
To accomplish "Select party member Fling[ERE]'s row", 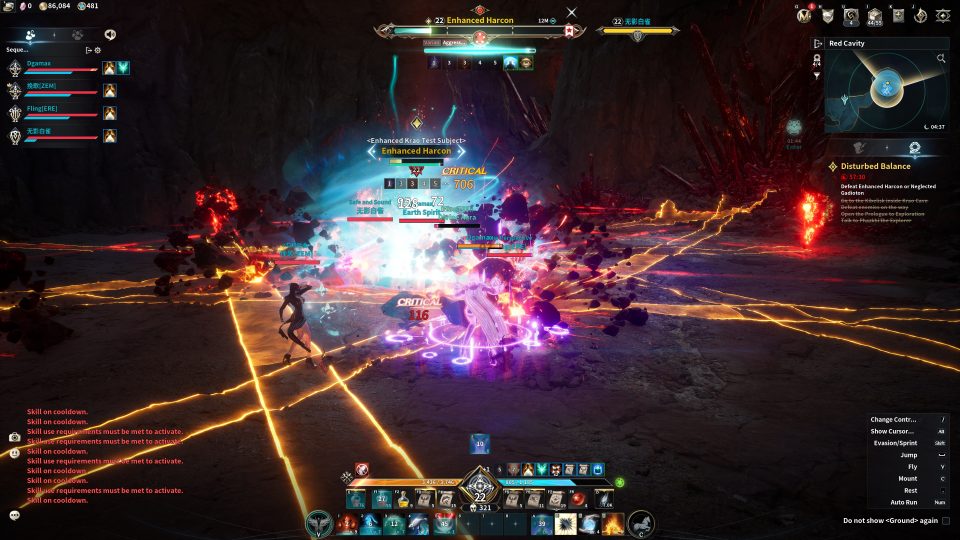I will tap(60, 112).
